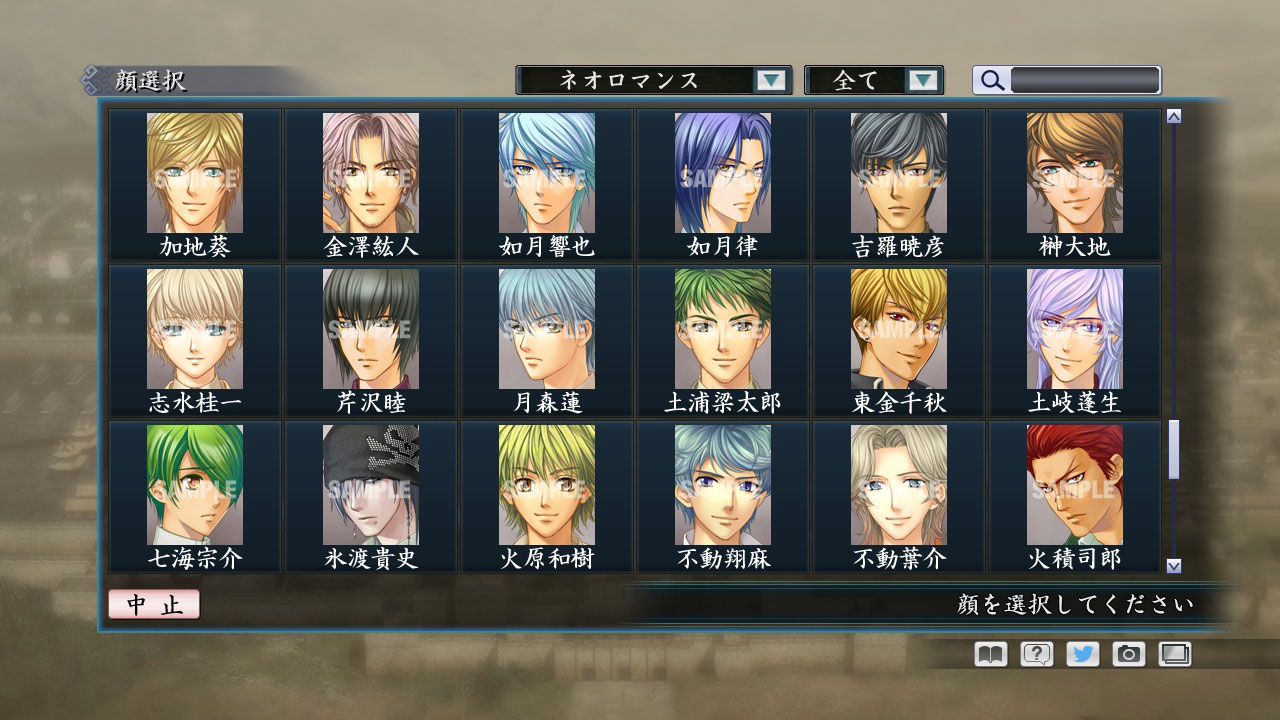
Task: Click the scrollbar down arrow icon
Action: [1172, 561]
